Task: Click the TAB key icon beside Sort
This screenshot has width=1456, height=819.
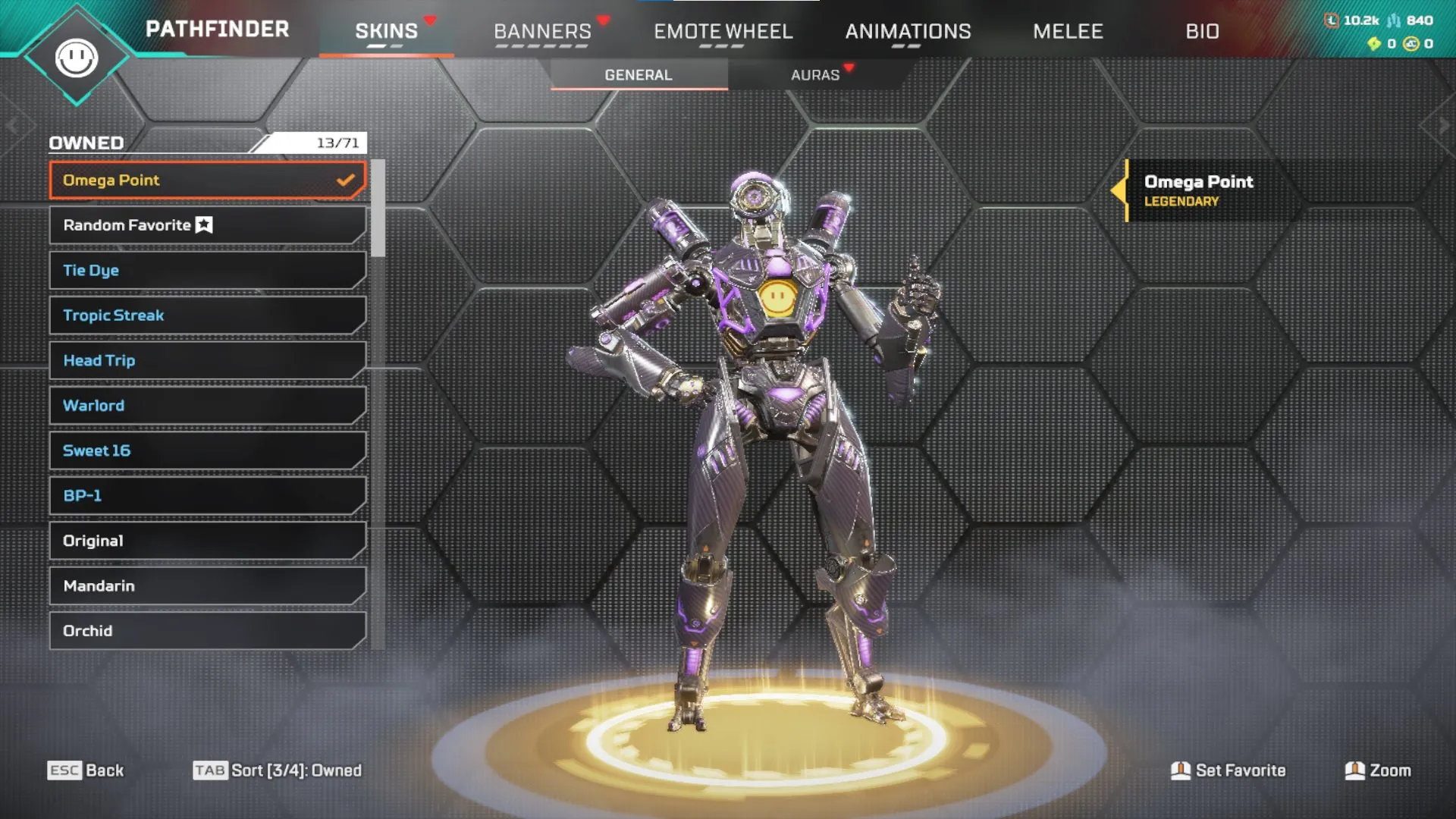Action: click(x=211, y=770)
